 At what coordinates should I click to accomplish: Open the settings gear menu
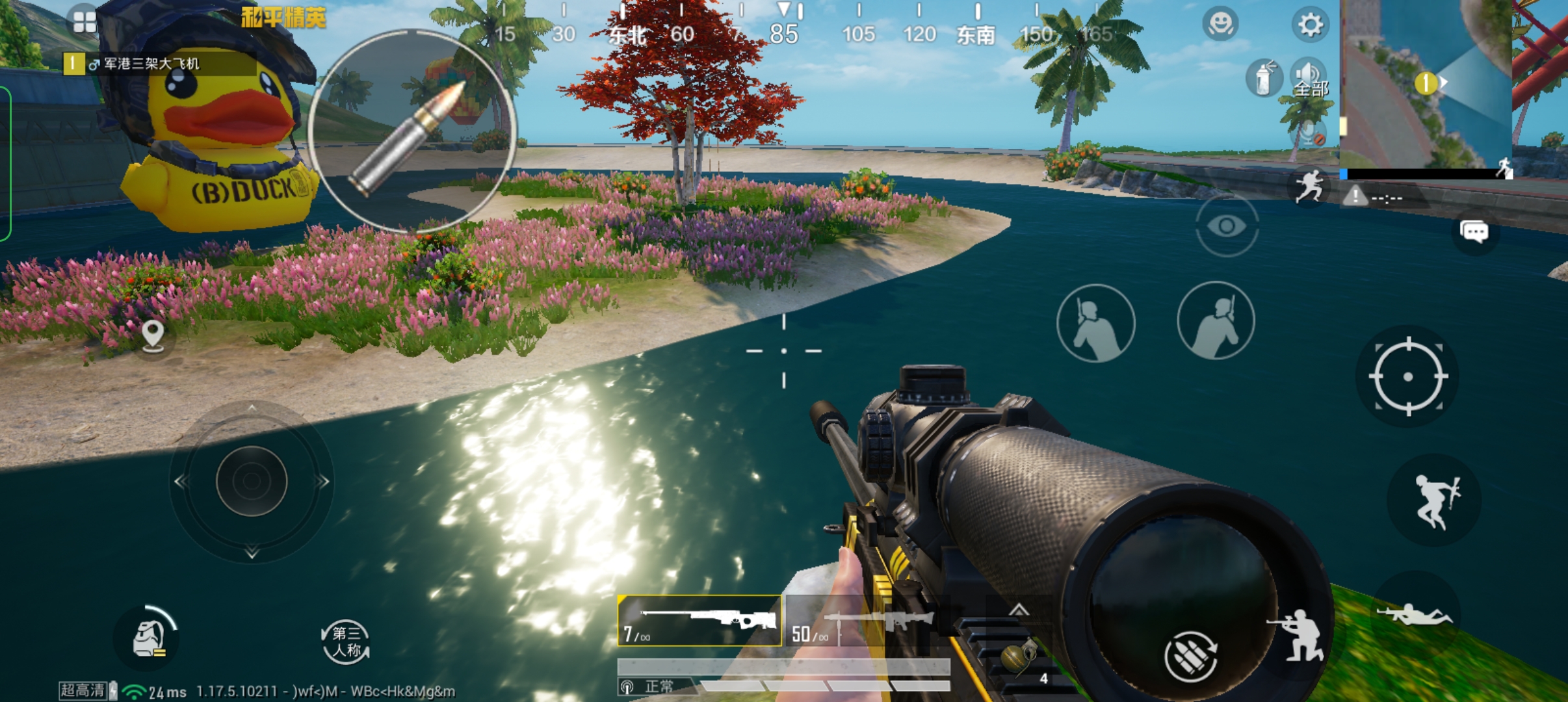click(x=1310, y=25)
